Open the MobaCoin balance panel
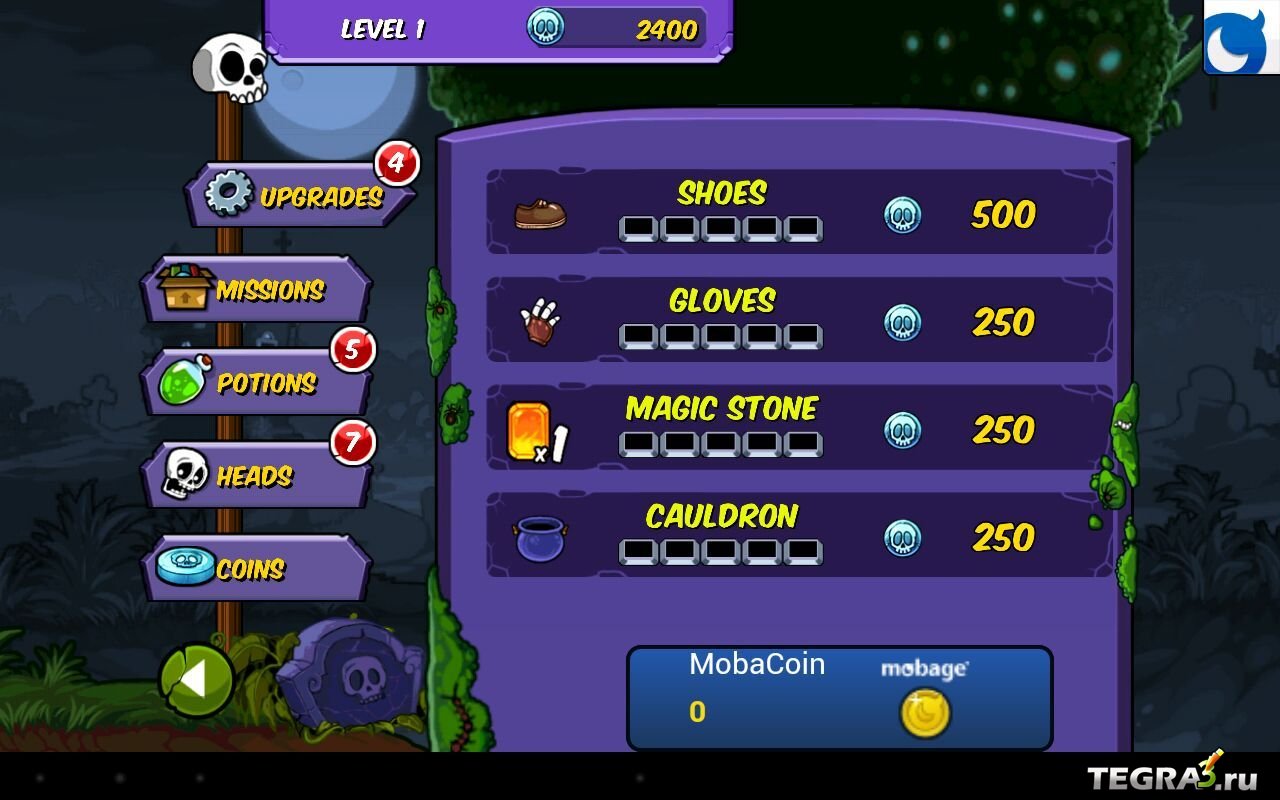This screenshot has width=1280, height=800. [839, 698]
